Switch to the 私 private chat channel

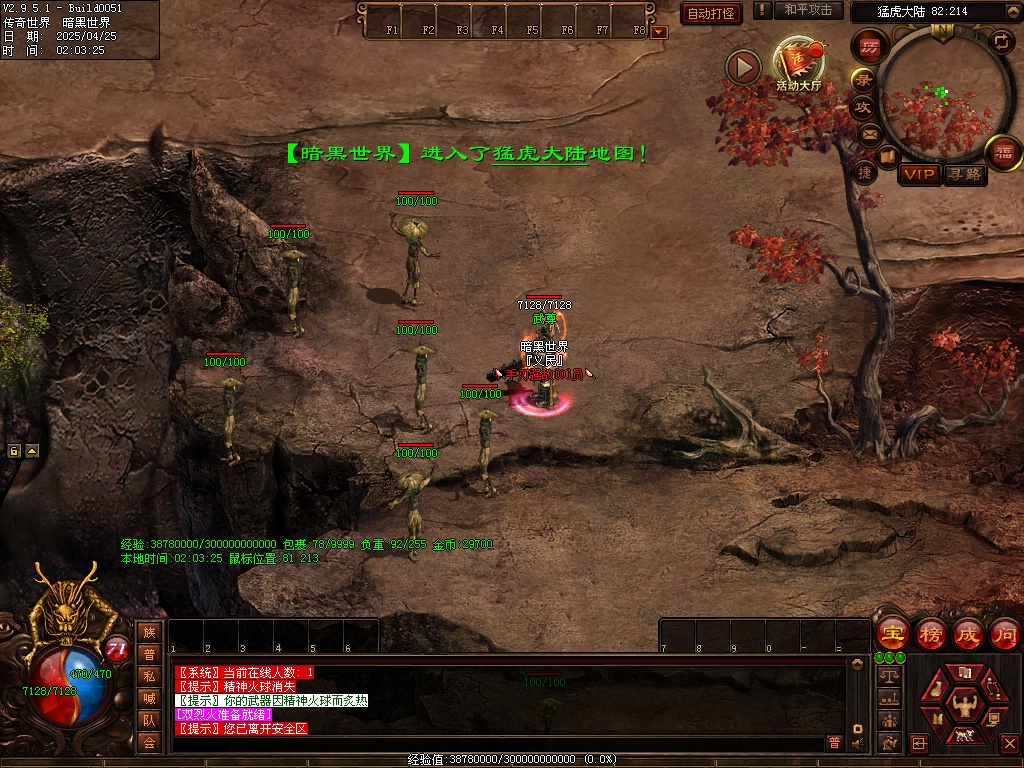tap(149, 675)
